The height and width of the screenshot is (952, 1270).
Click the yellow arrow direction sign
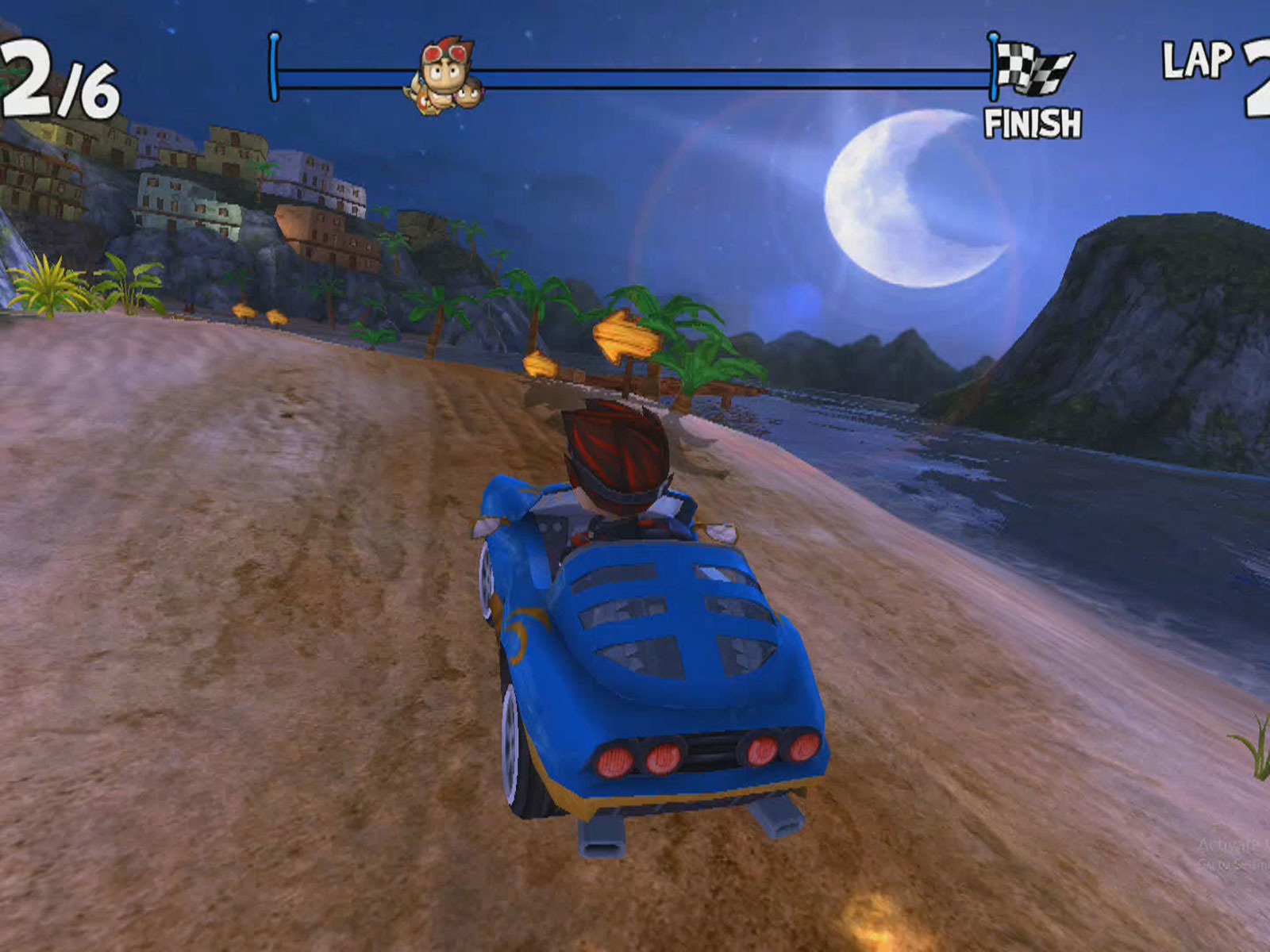[627, 337]
